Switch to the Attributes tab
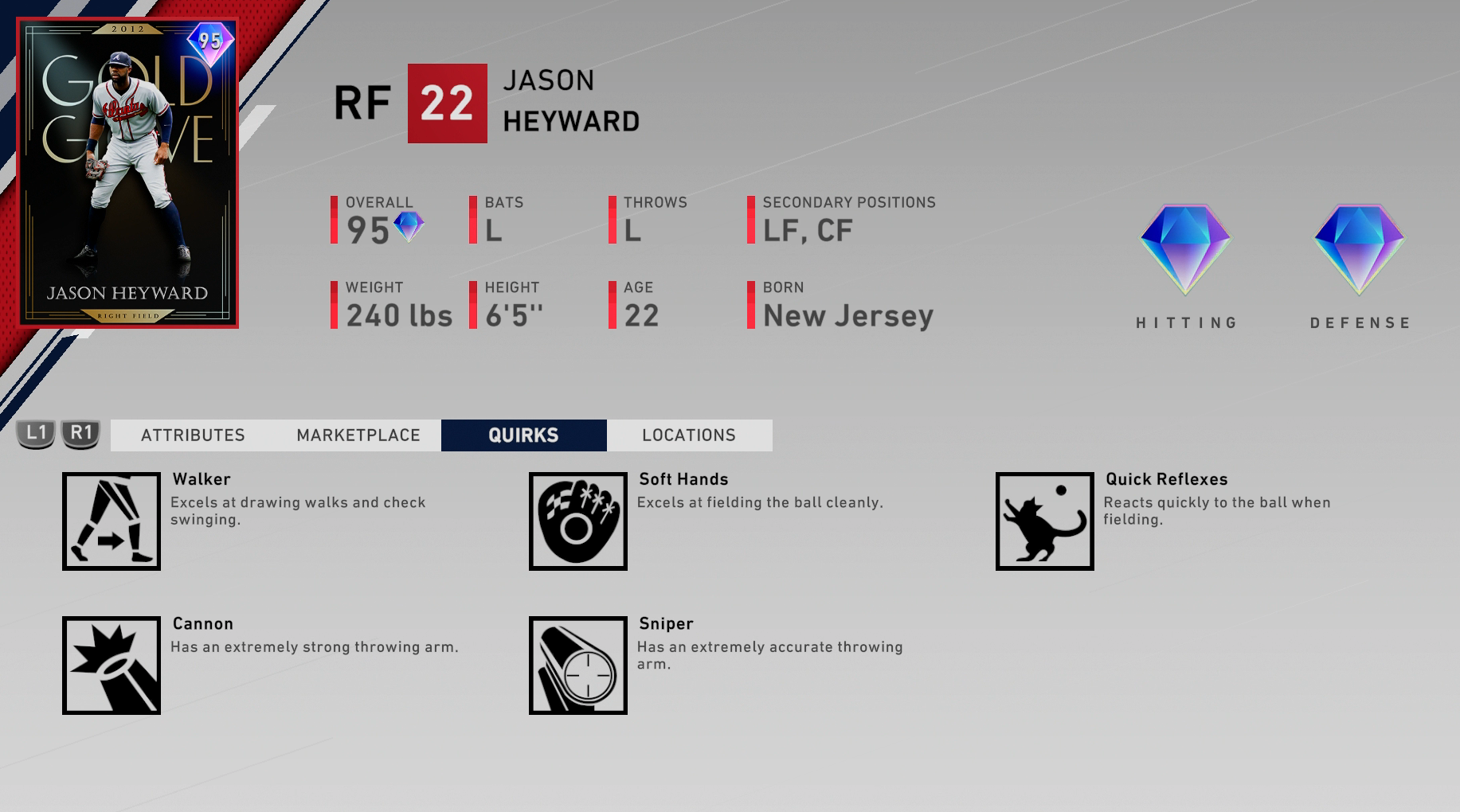The image size is (1460, 812). tap(193, 435)
